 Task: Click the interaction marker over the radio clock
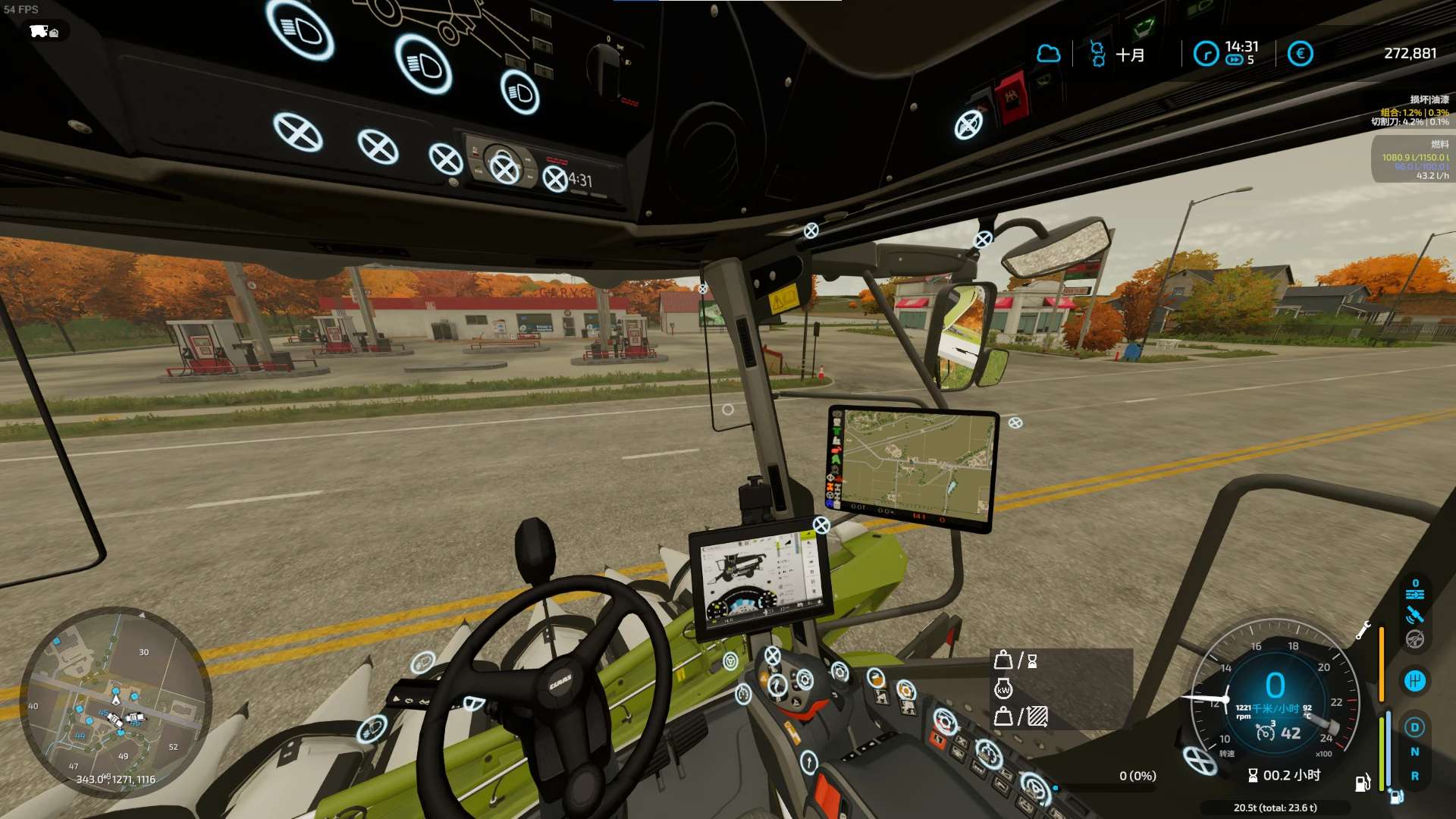click(x=556, y=180)
